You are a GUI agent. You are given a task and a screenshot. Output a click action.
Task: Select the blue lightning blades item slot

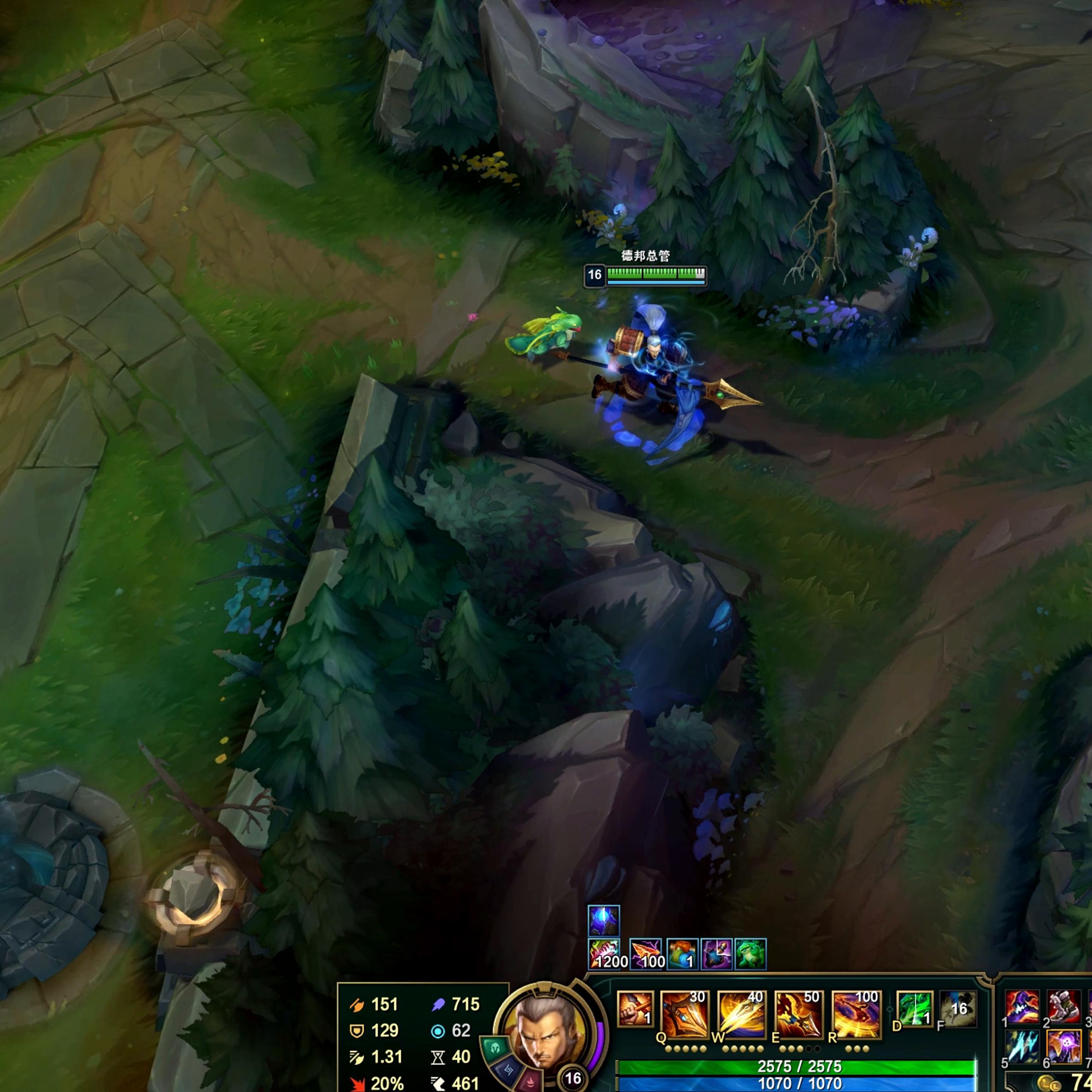click(x=1022, y=1046)
